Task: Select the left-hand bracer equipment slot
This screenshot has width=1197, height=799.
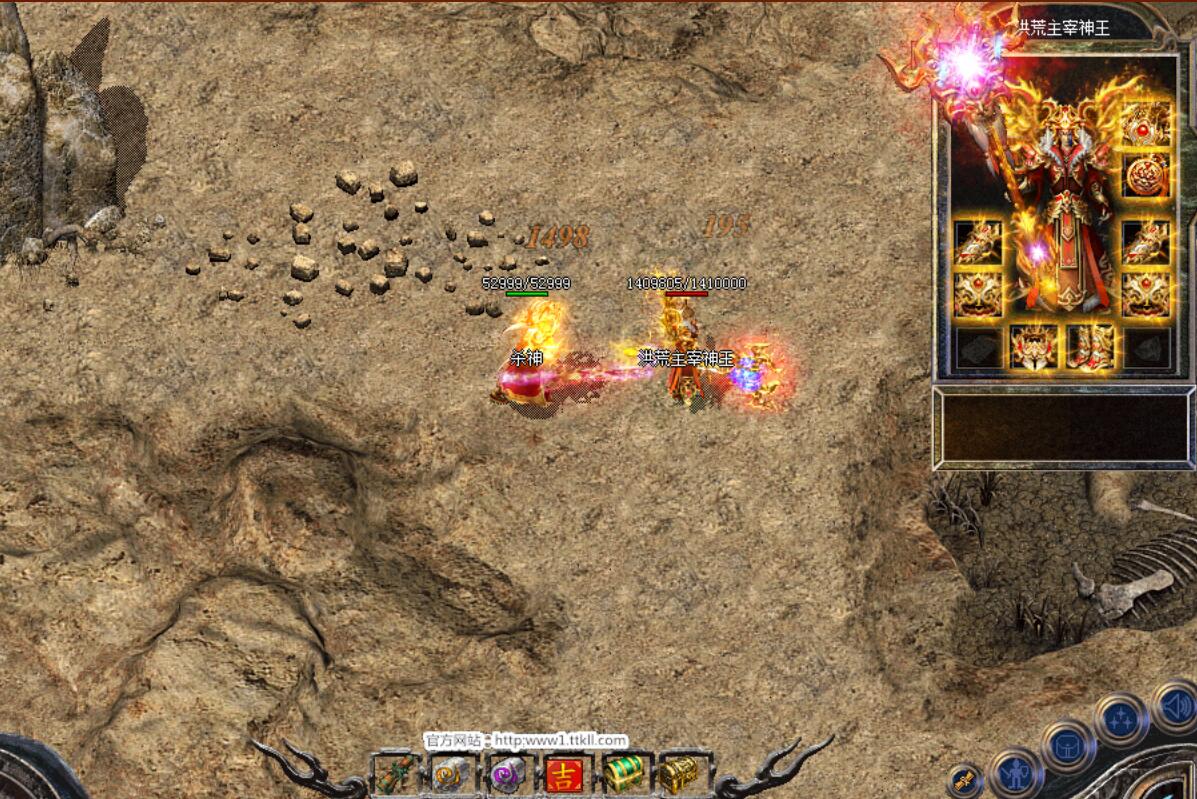Action: coord(978,241)
